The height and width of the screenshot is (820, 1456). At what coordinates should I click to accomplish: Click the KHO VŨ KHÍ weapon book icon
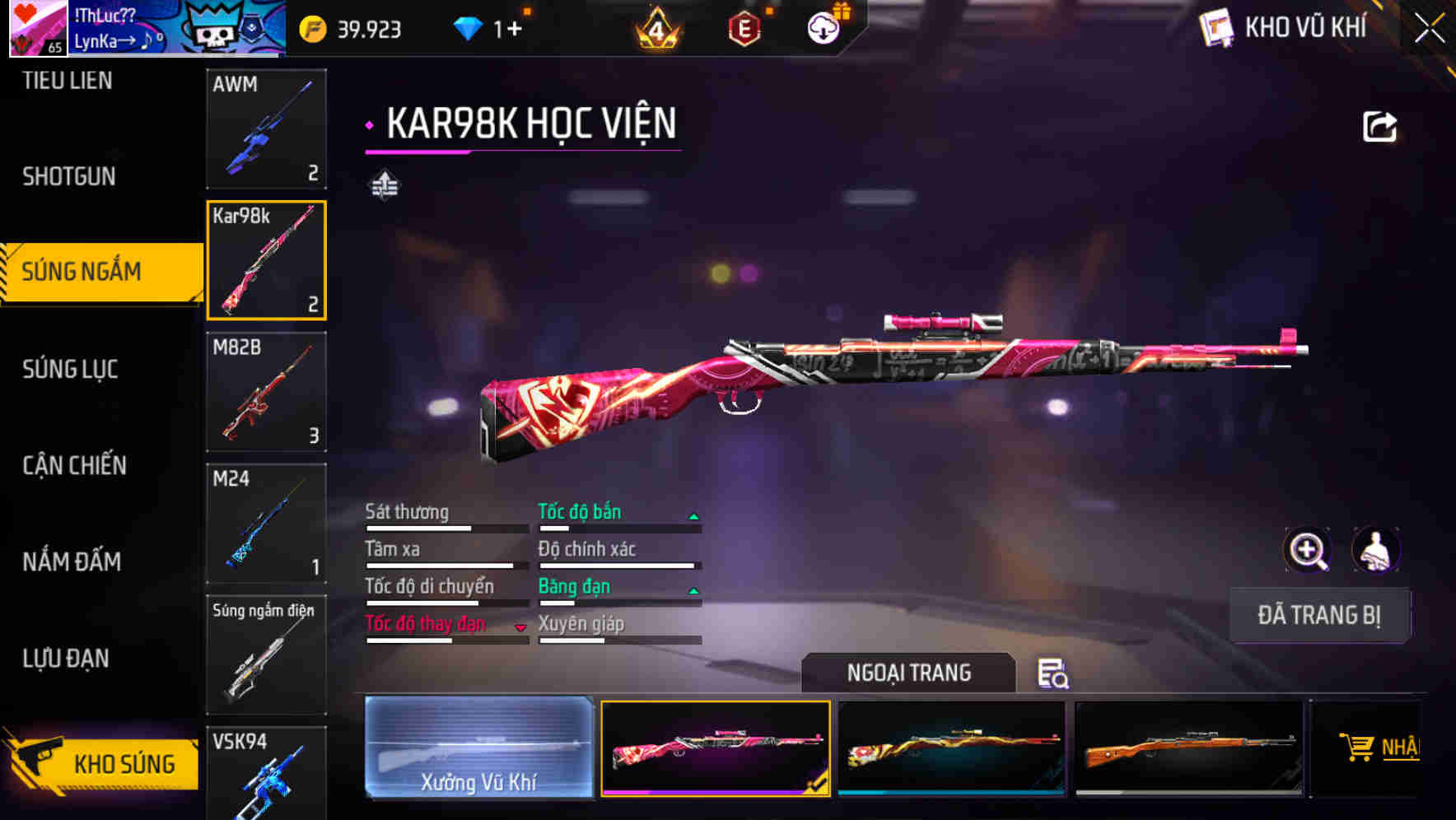(1216, 27)
